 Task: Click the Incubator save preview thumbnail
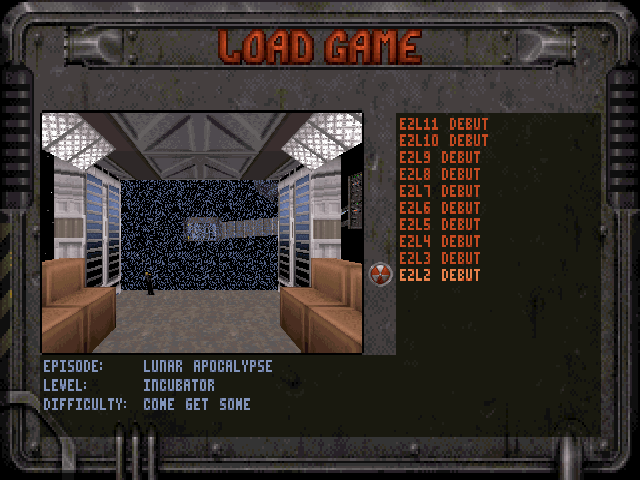click(x=202, y=232)
